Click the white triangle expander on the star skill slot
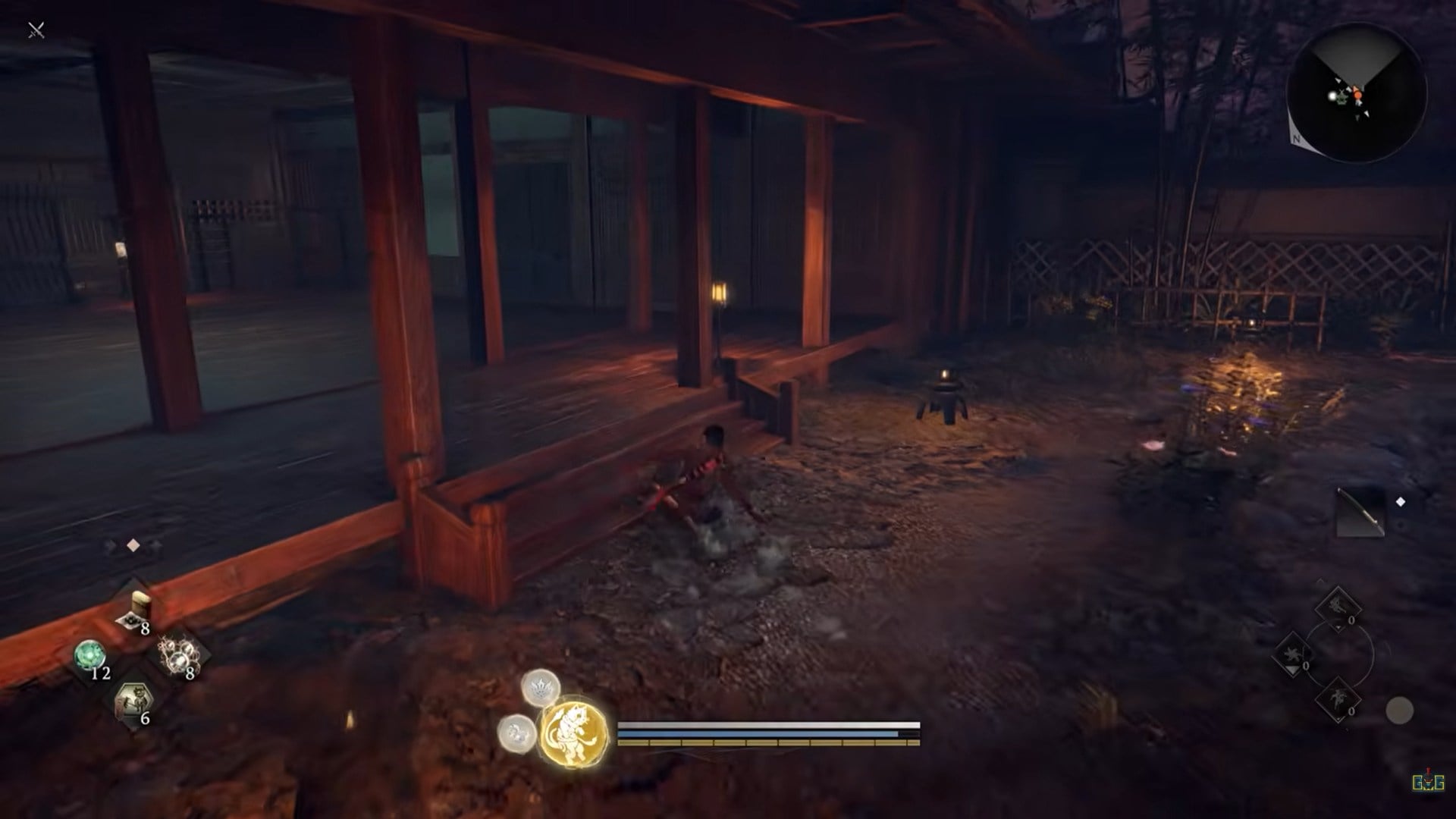Screen dimensions: 1456x819 (x=1292, y=670)
